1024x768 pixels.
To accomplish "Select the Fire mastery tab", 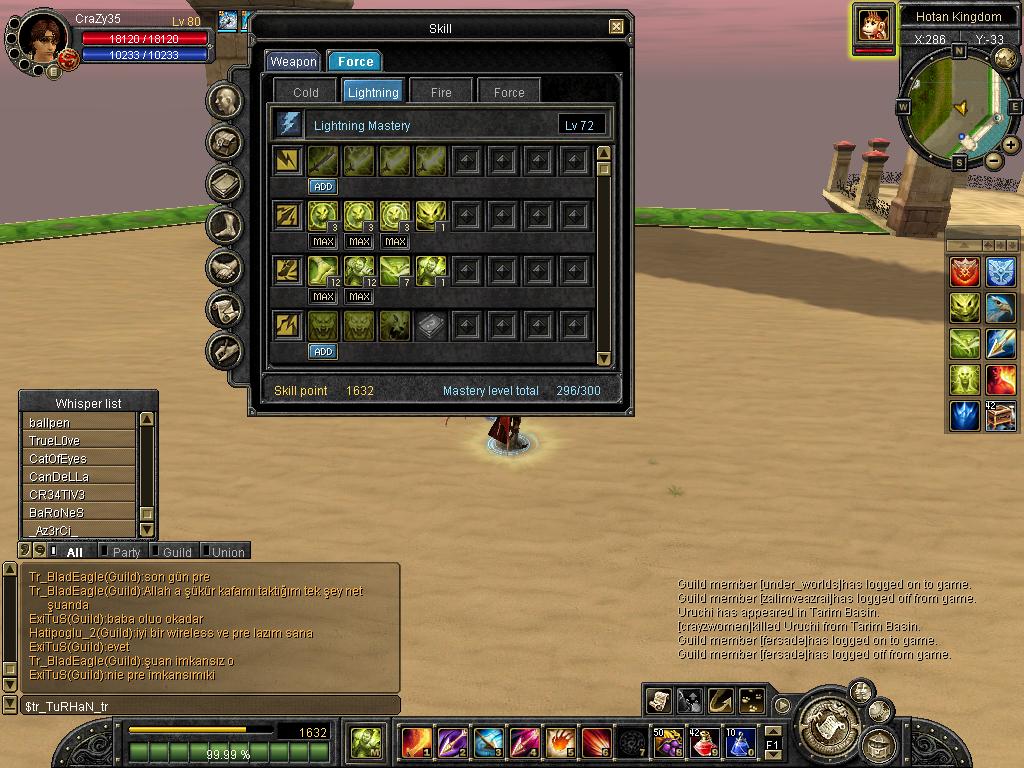I will pyautogui.click(x=441, y=92).
